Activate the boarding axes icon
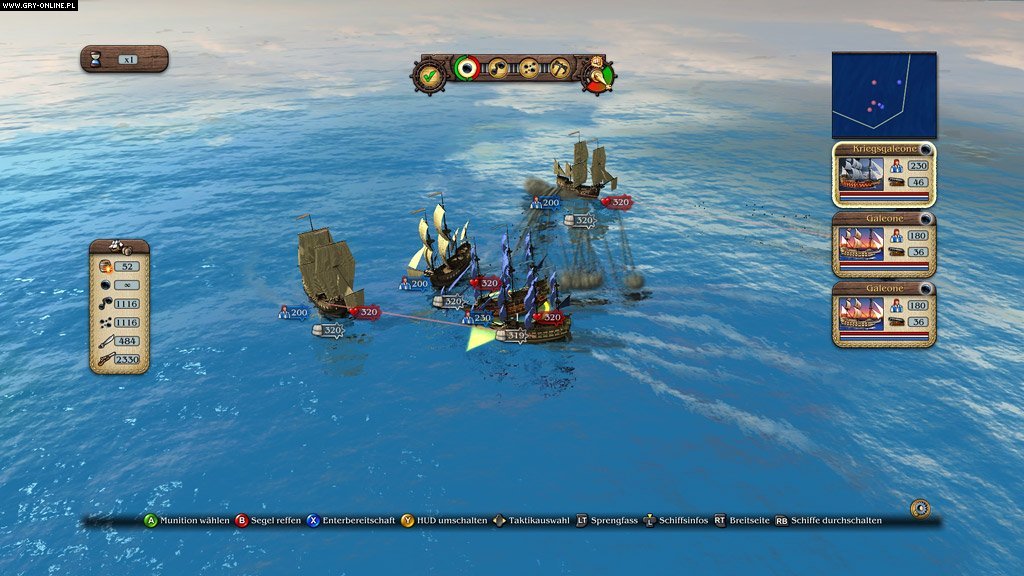Viewport: 1024px width, 576px height. [x=560, y=68]
